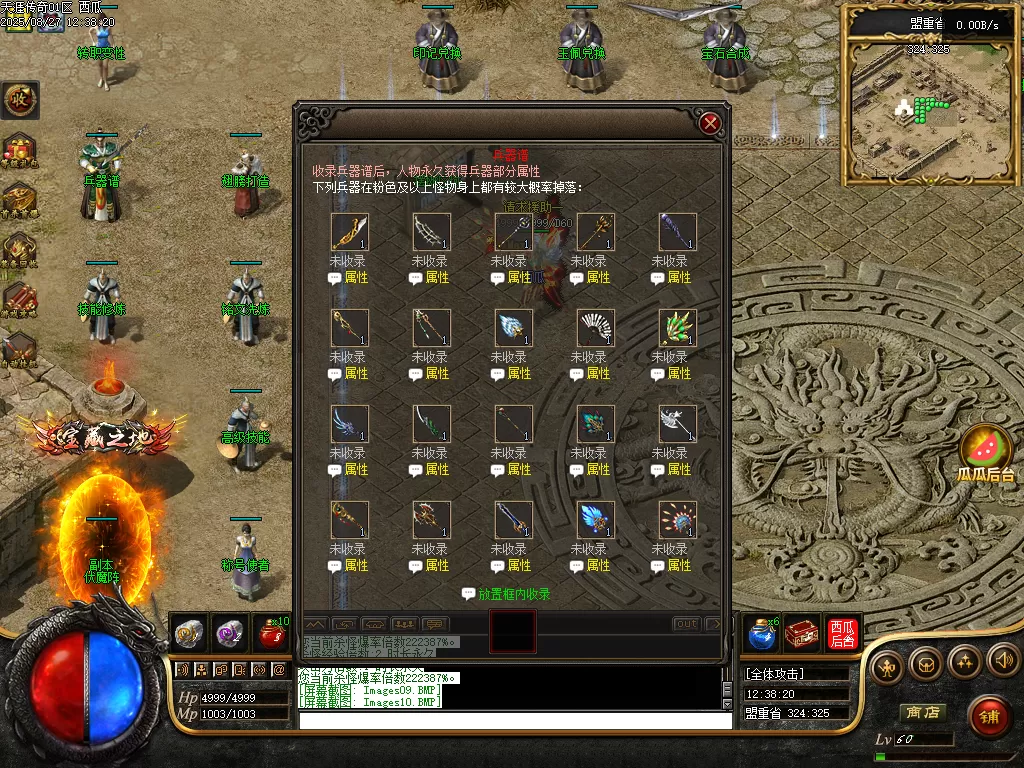The height and width of the screenshot is (768, 1024).
Task: Select the purple swirl stone hotbar slot
Action: [231, 633]
